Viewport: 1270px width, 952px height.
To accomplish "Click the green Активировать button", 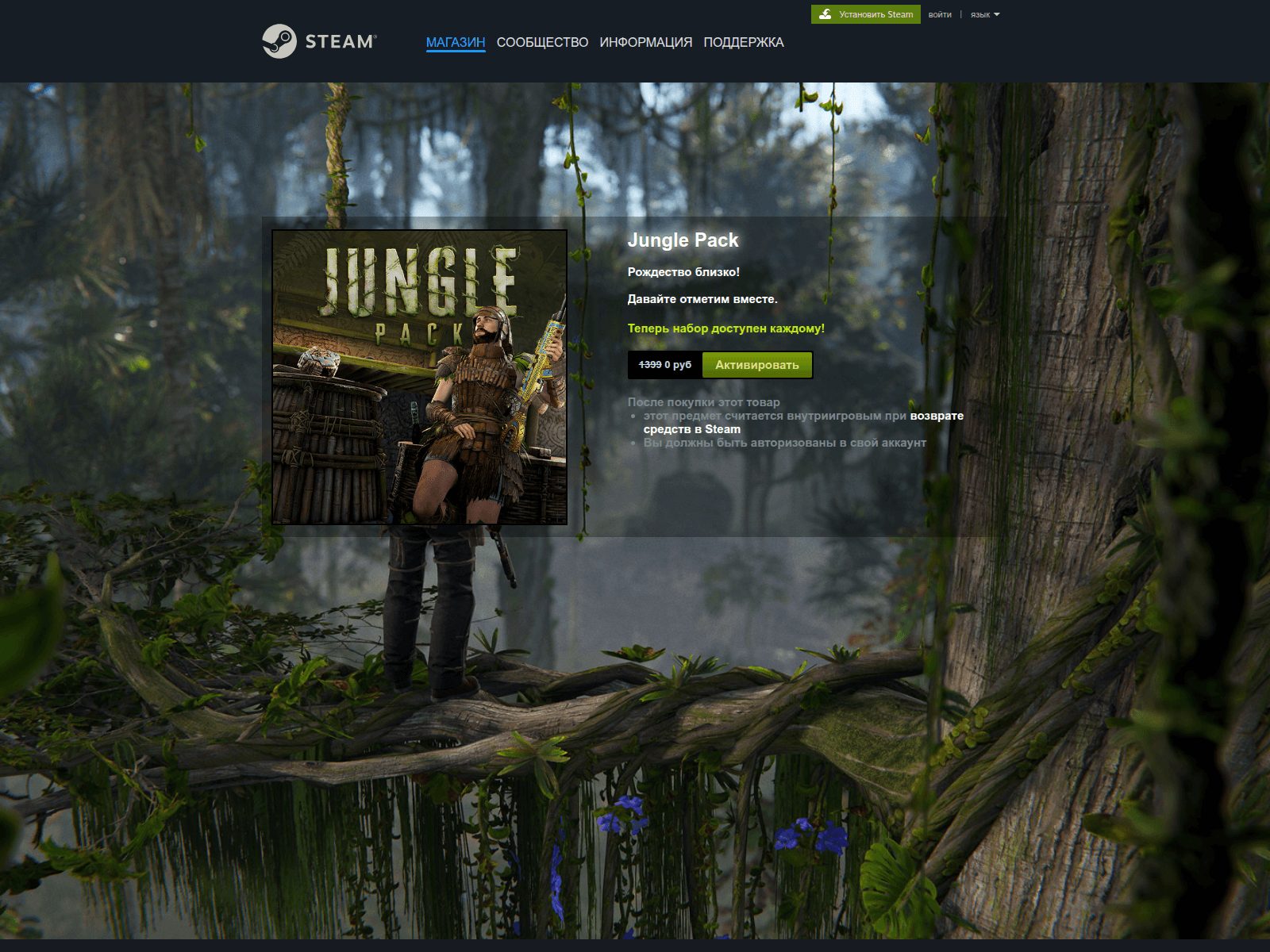I will tap(756, 365).
